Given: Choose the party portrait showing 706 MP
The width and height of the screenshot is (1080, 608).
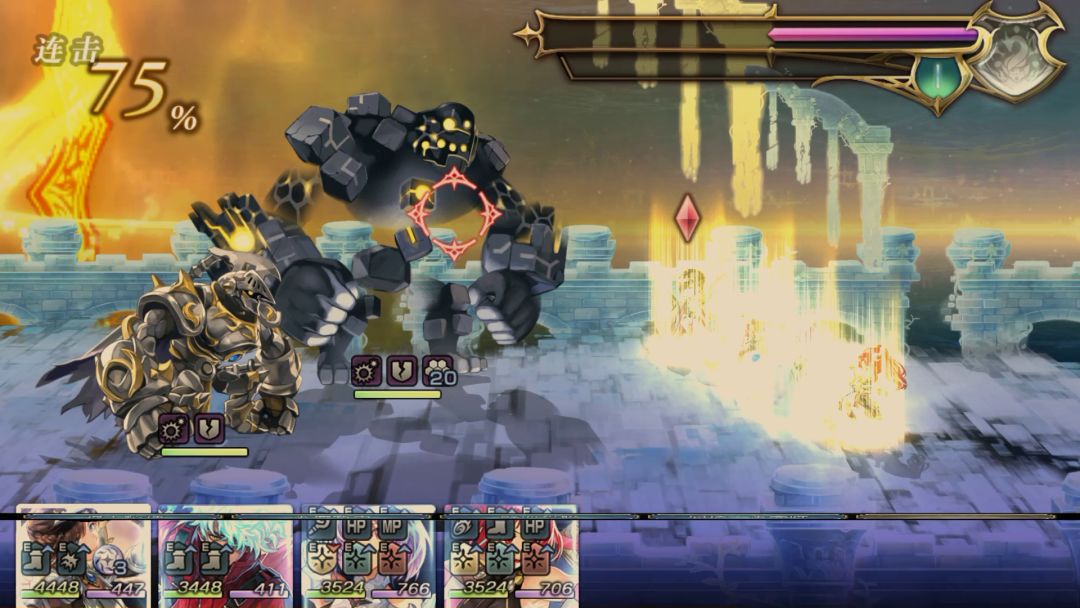Looking at the screenshot, I should (511, 556).
